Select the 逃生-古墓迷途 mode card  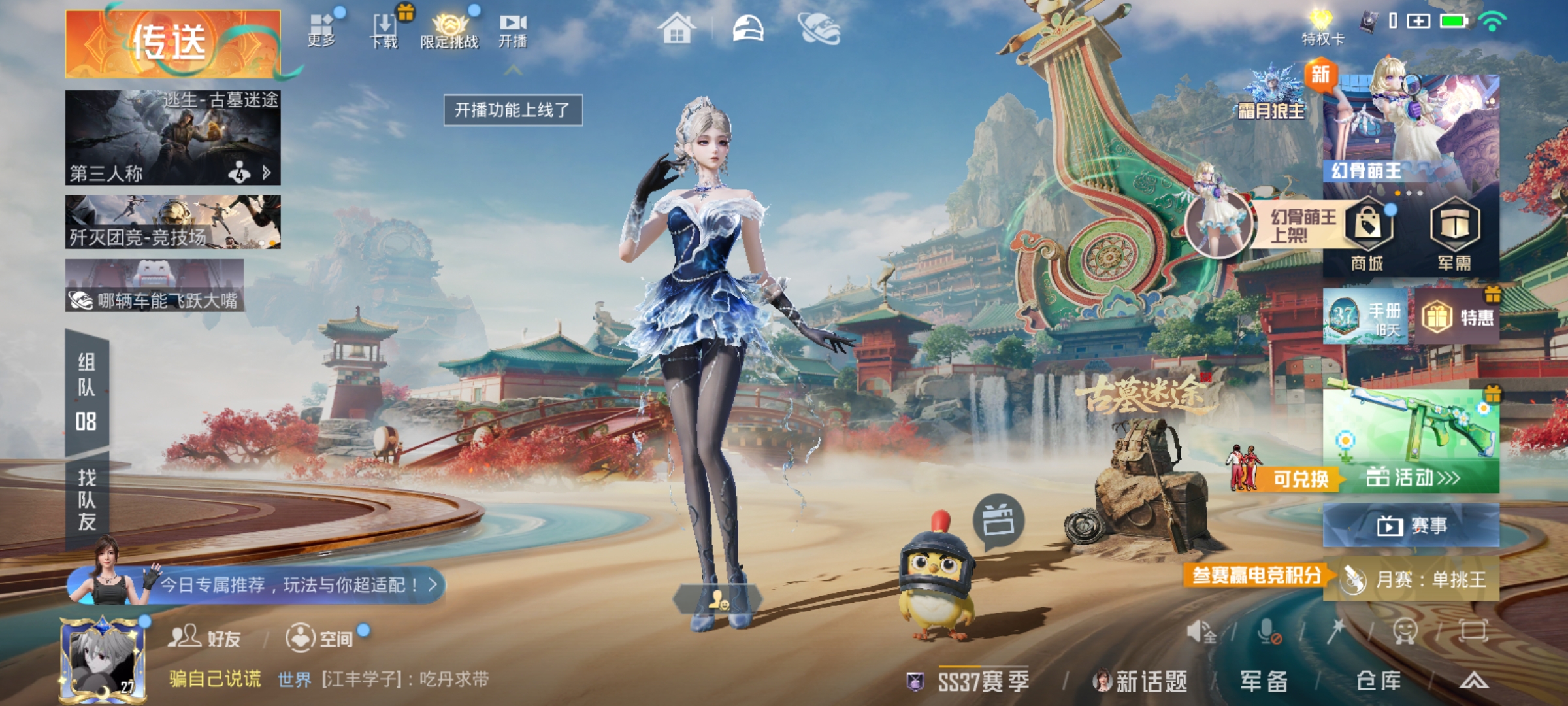coord(172,137)
